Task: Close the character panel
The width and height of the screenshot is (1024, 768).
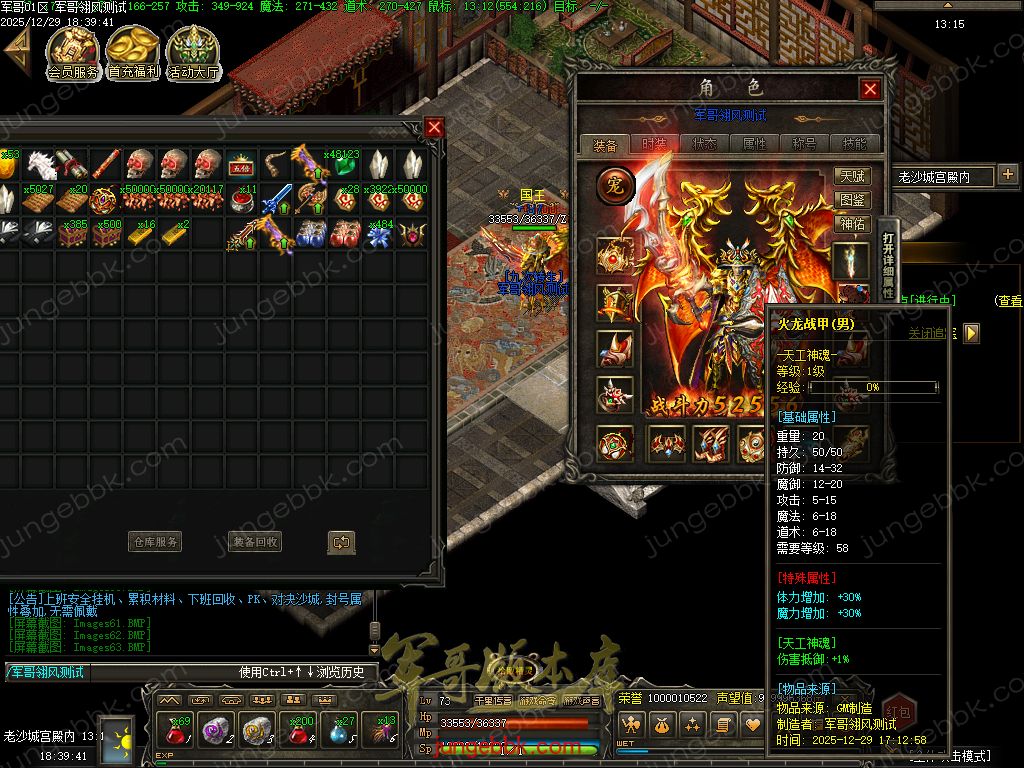Action: pyautogui.click(x=870, y=89)
